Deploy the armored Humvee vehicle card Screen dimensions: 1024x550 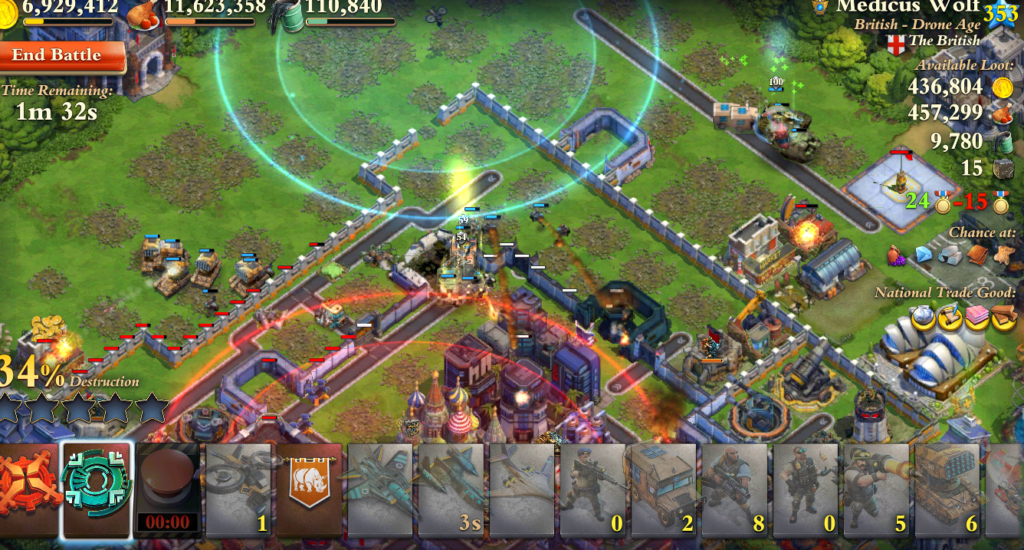pos(662,490)
